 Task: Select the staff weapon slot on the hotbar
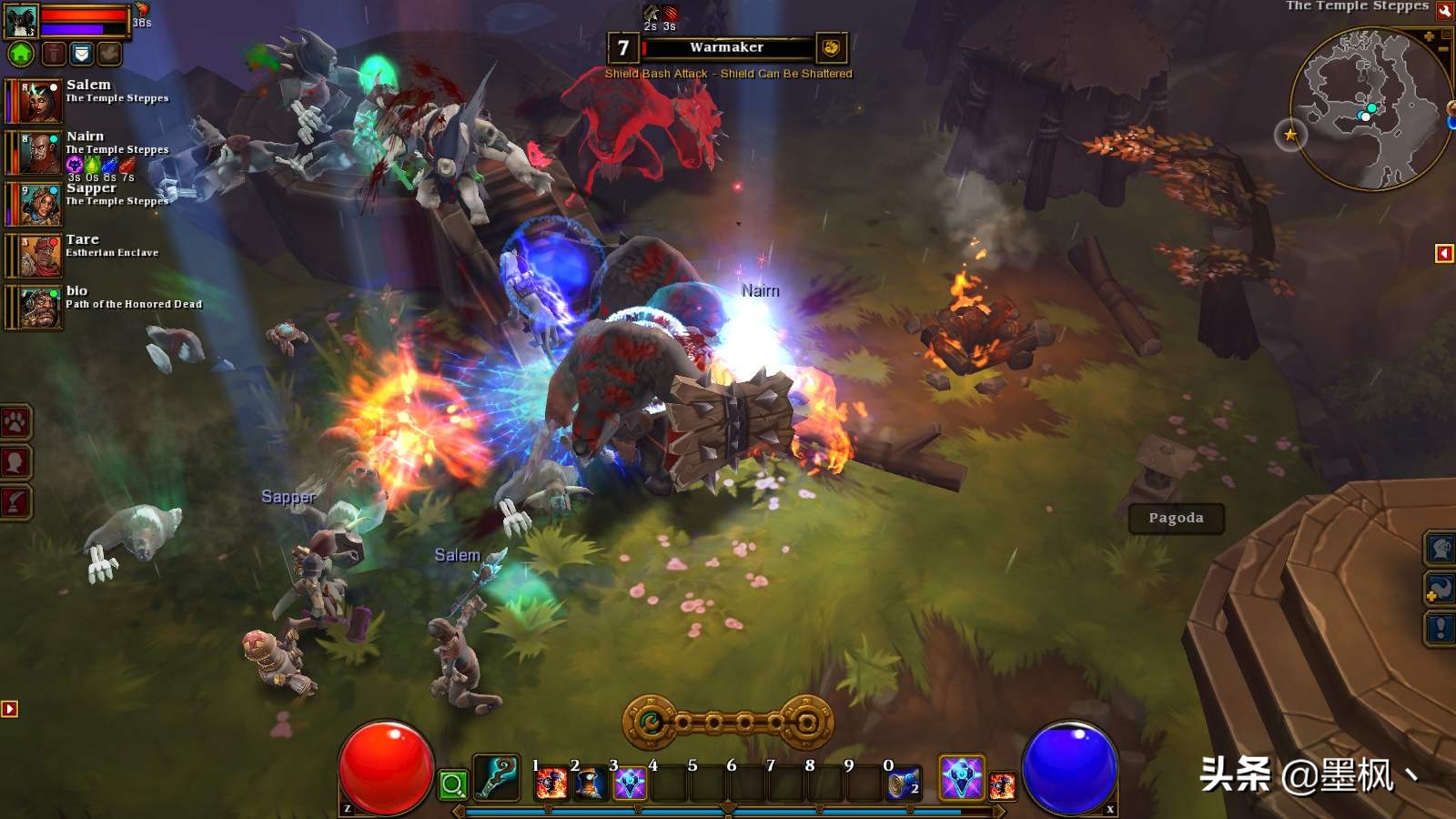497,778
